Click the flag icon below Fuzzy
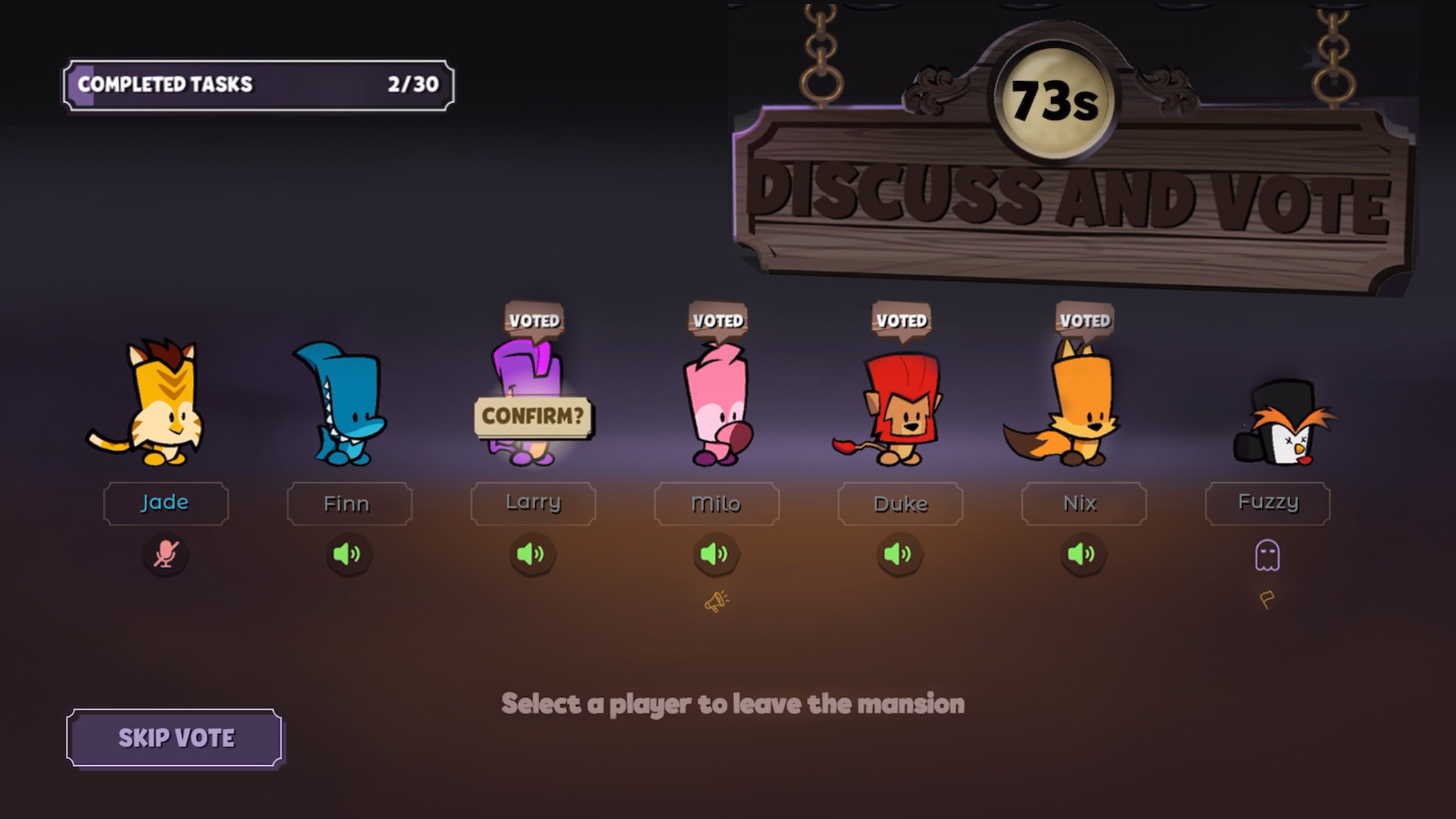Screen dimensions: 1456x819 (x=1267, y=601)
